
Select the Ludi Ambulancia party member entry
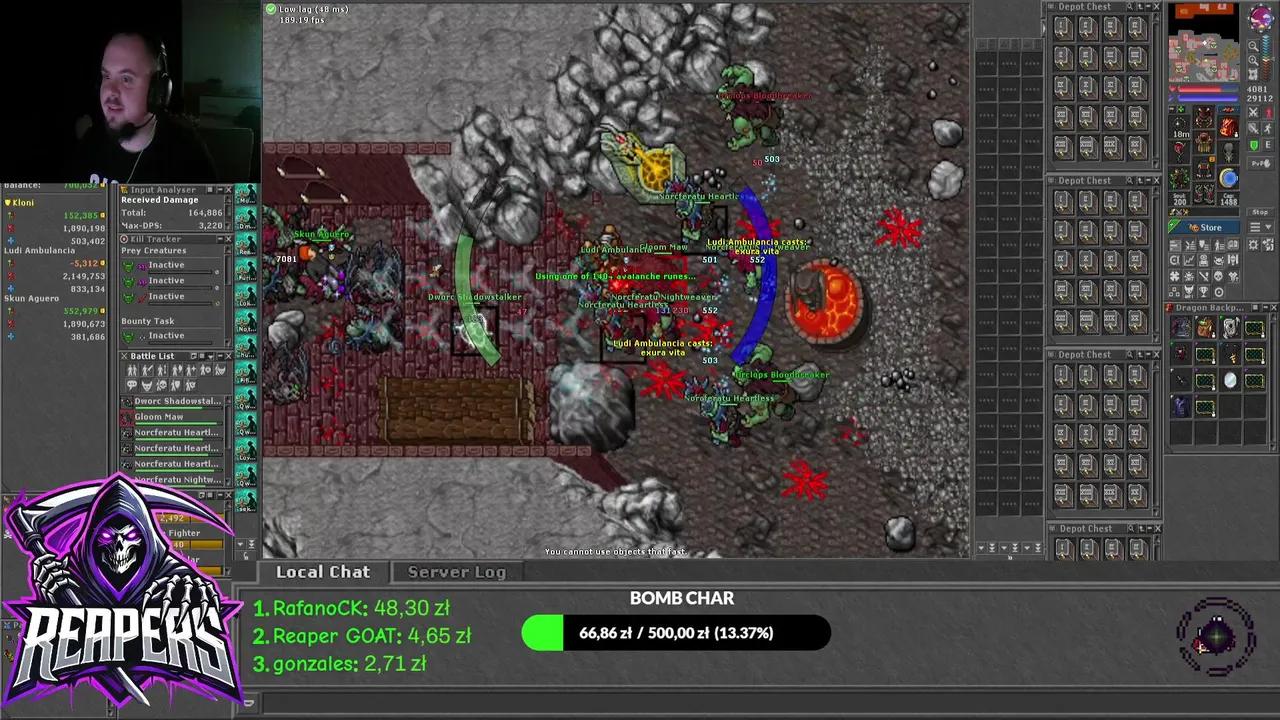coord(40,251)
